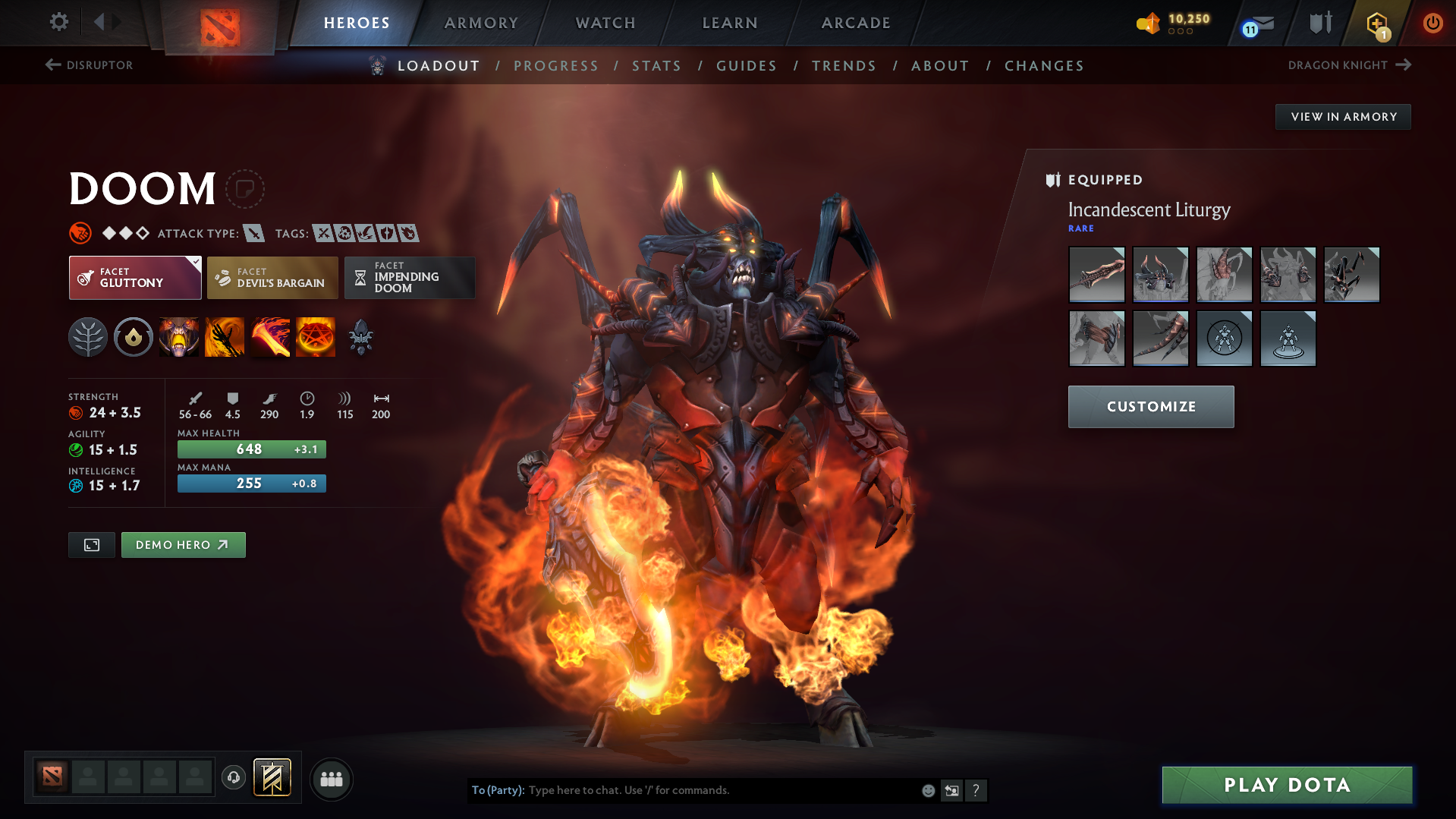Image resolution: width=1456 pixels, height=819 pixels.
Task: Switch to the Armory tab
Action: [x=481, y=23]
